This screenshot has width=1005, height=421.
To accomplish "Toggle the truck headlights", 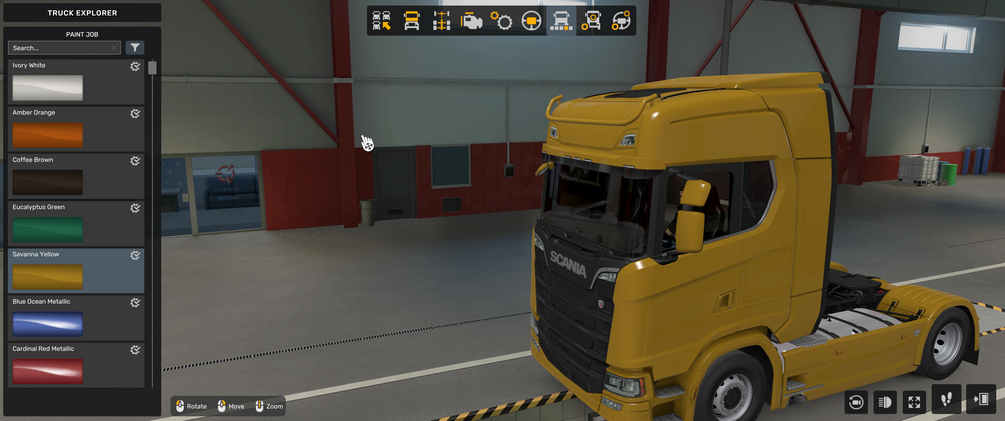I will (x=884, y=401).
